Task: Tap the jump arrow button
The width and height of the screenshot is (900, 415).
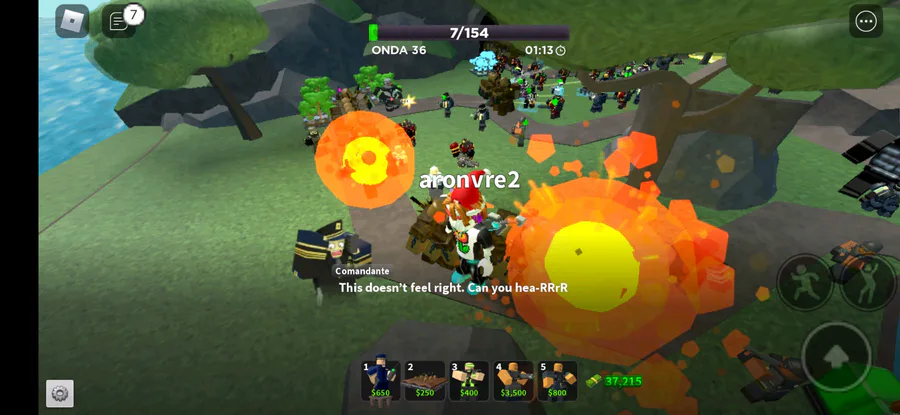Action: click(x=836, y=356)
